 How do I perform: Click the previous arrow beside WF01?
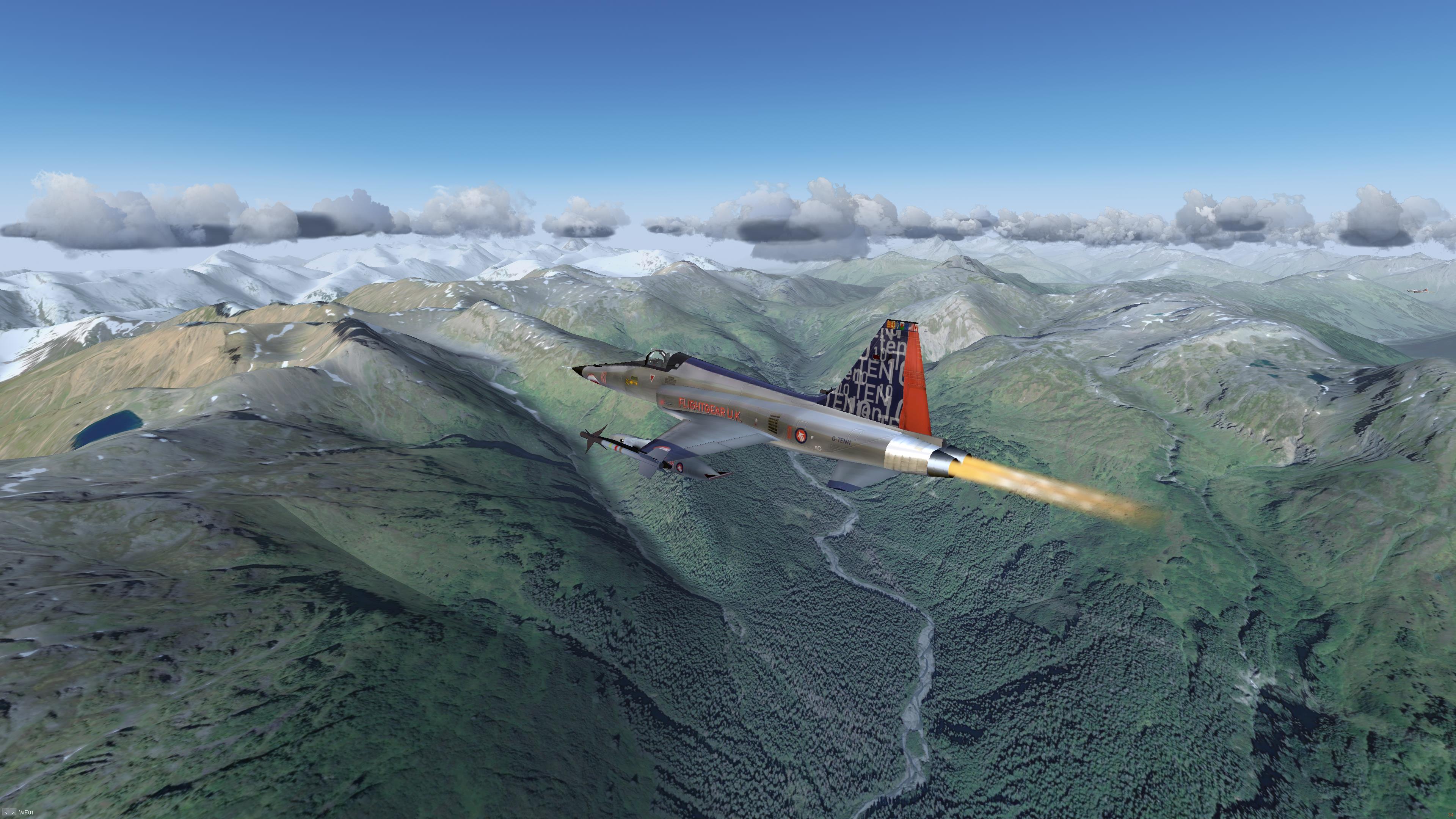click(x=6, y=813)
